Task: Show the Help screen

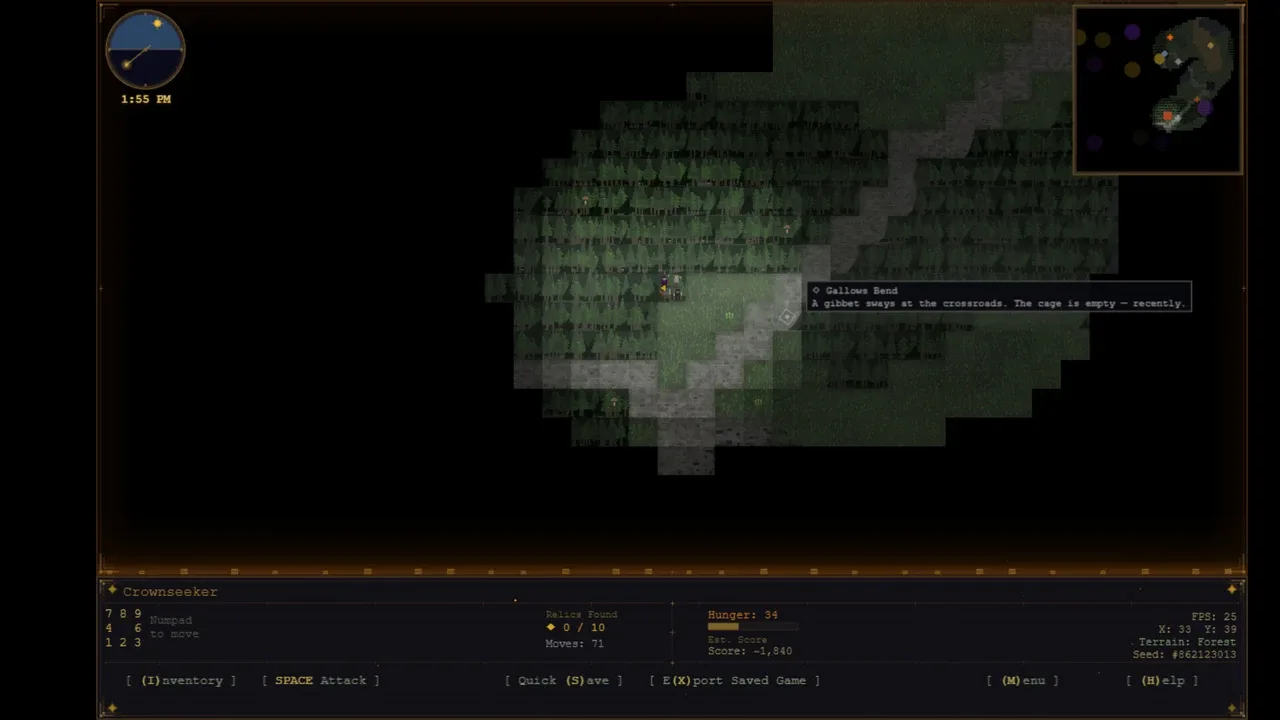Action: pyautogui.click(x=1162, y=680)
